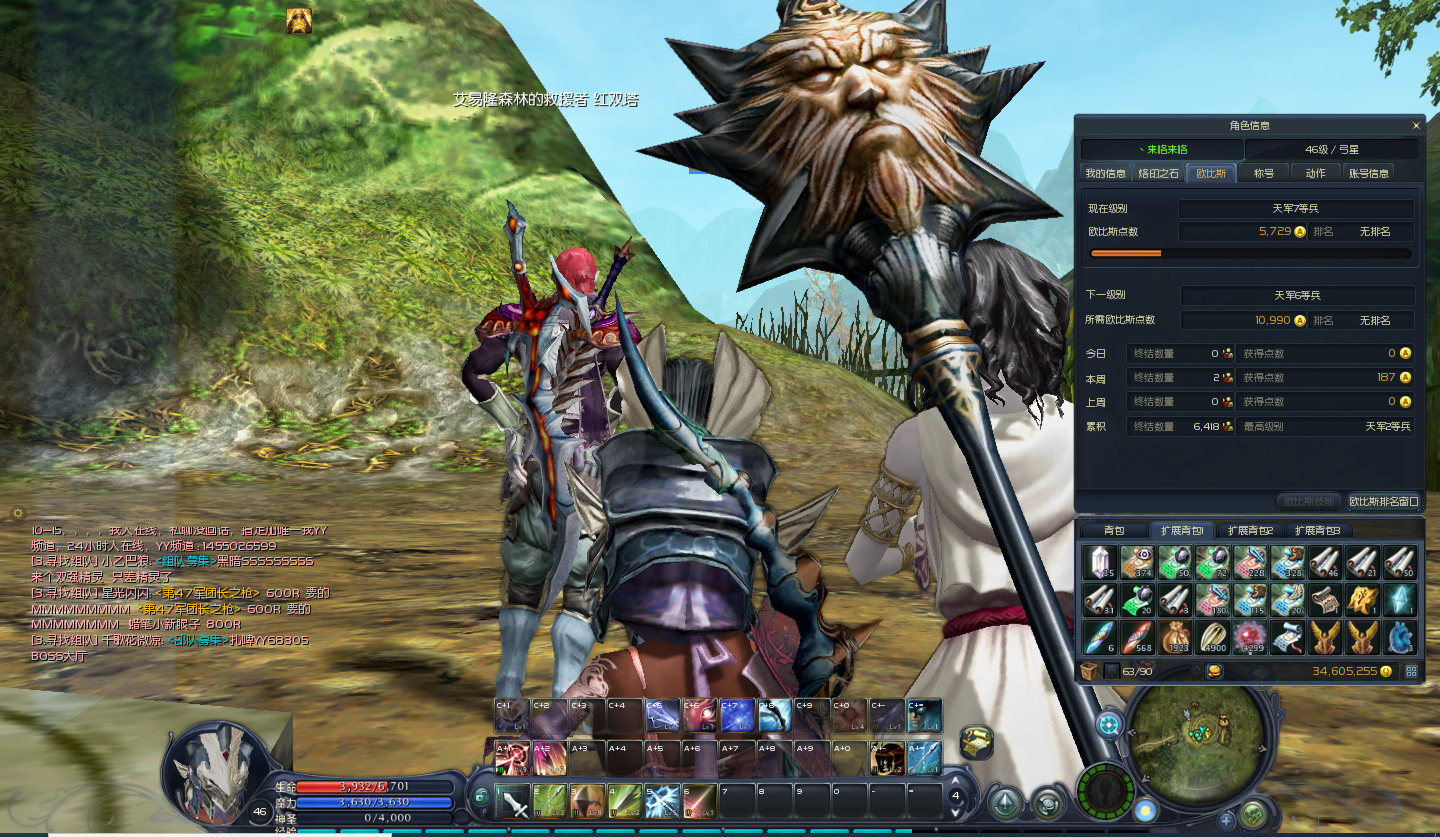Viewport: 1440px width, 837px height.
Task: Show the 动作 actions tab
Action: 1315,173
